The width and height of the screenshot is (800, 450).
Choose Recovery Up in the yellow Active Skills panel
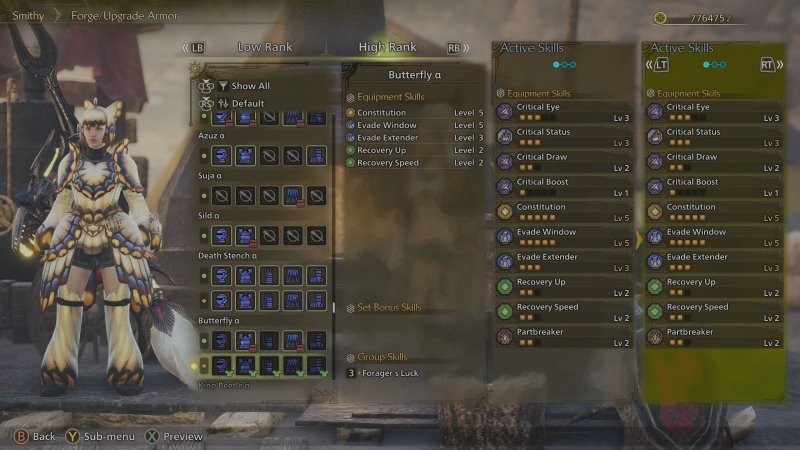[713, 287]
